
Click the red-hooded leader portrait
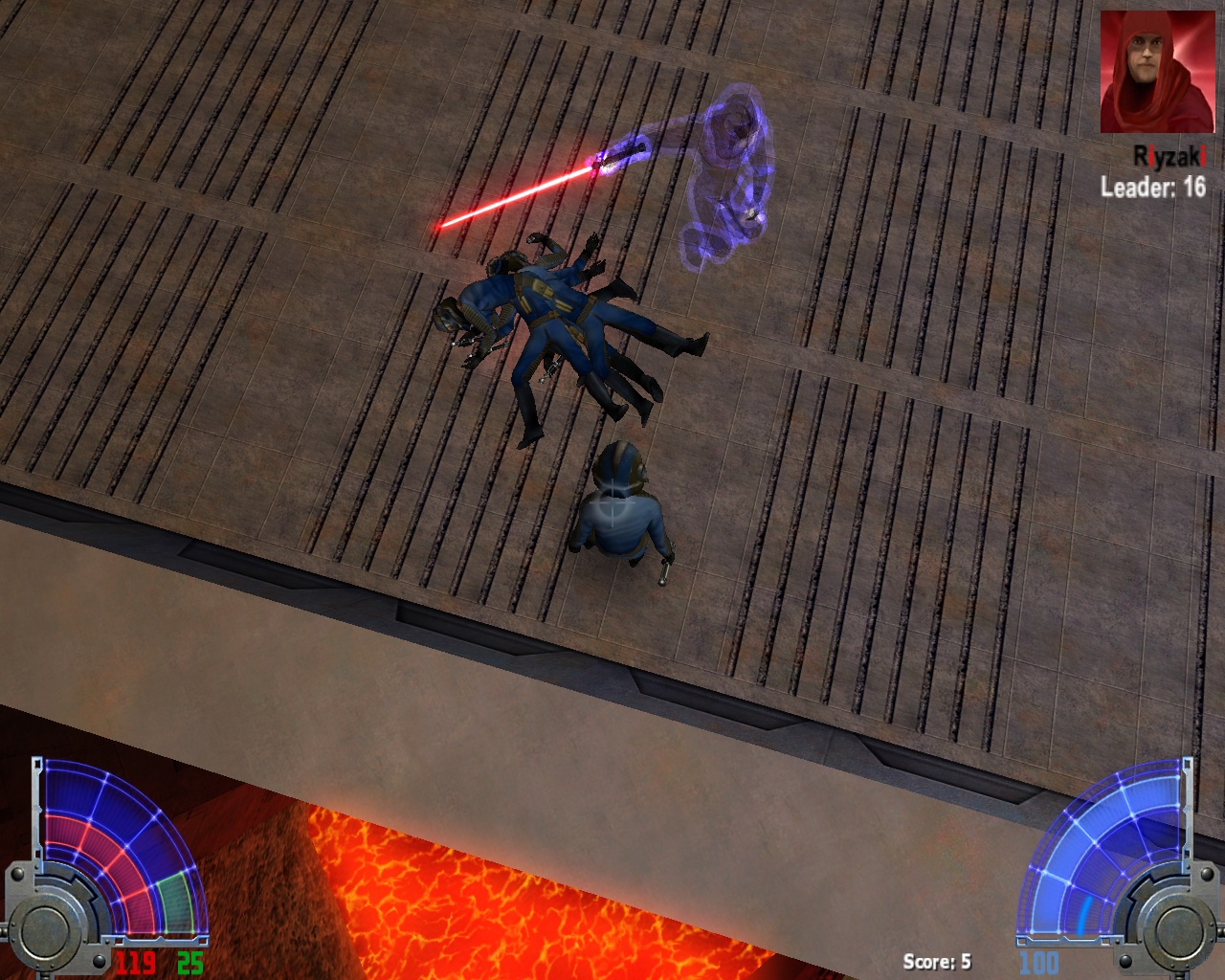[1156, 72]
